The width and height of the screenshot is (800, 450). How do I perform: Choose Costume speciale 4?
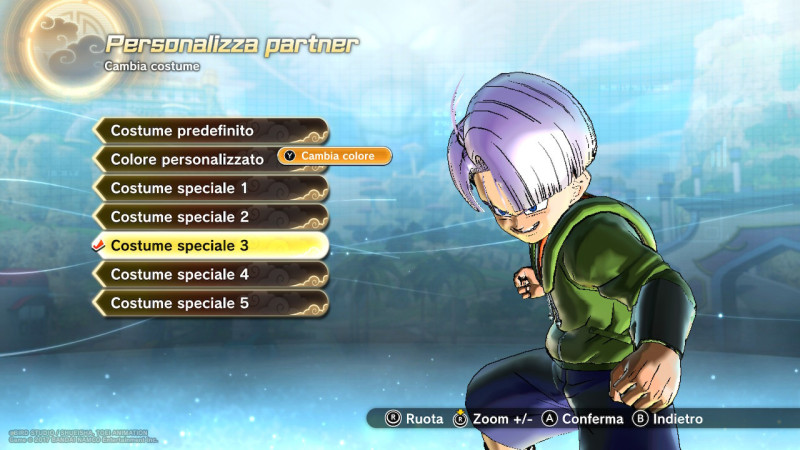click(x=211, y=274)
